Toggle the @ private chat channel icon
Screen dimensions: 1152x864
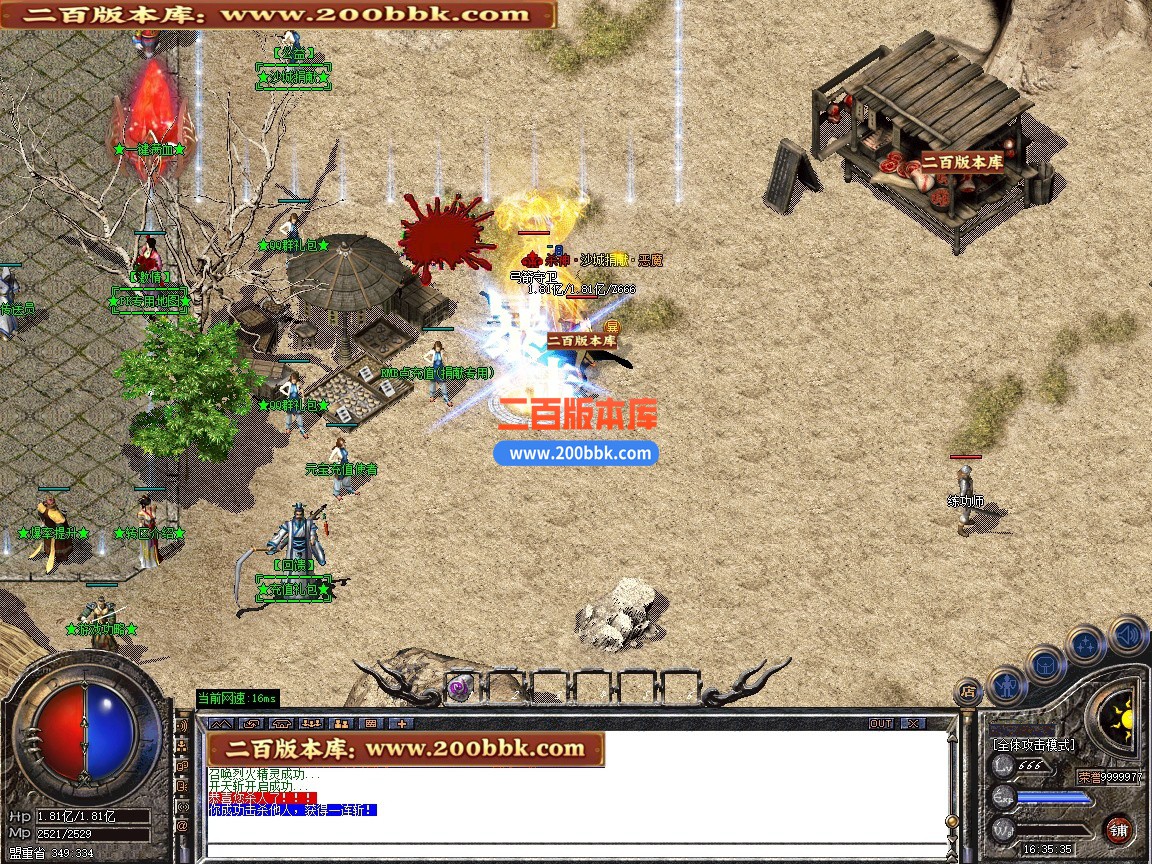182,826
